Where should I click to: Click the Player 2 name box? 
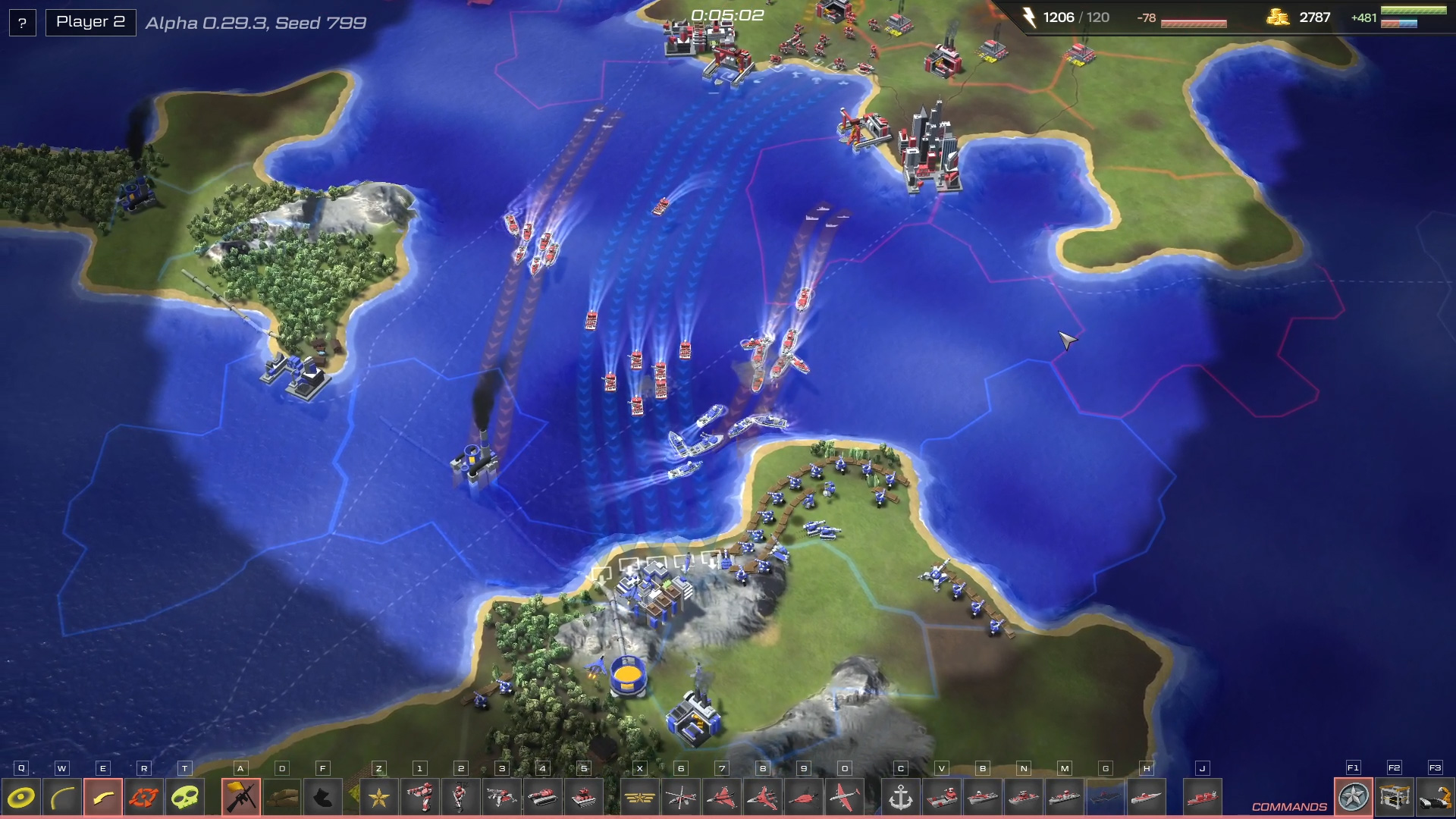click(91, 22)
